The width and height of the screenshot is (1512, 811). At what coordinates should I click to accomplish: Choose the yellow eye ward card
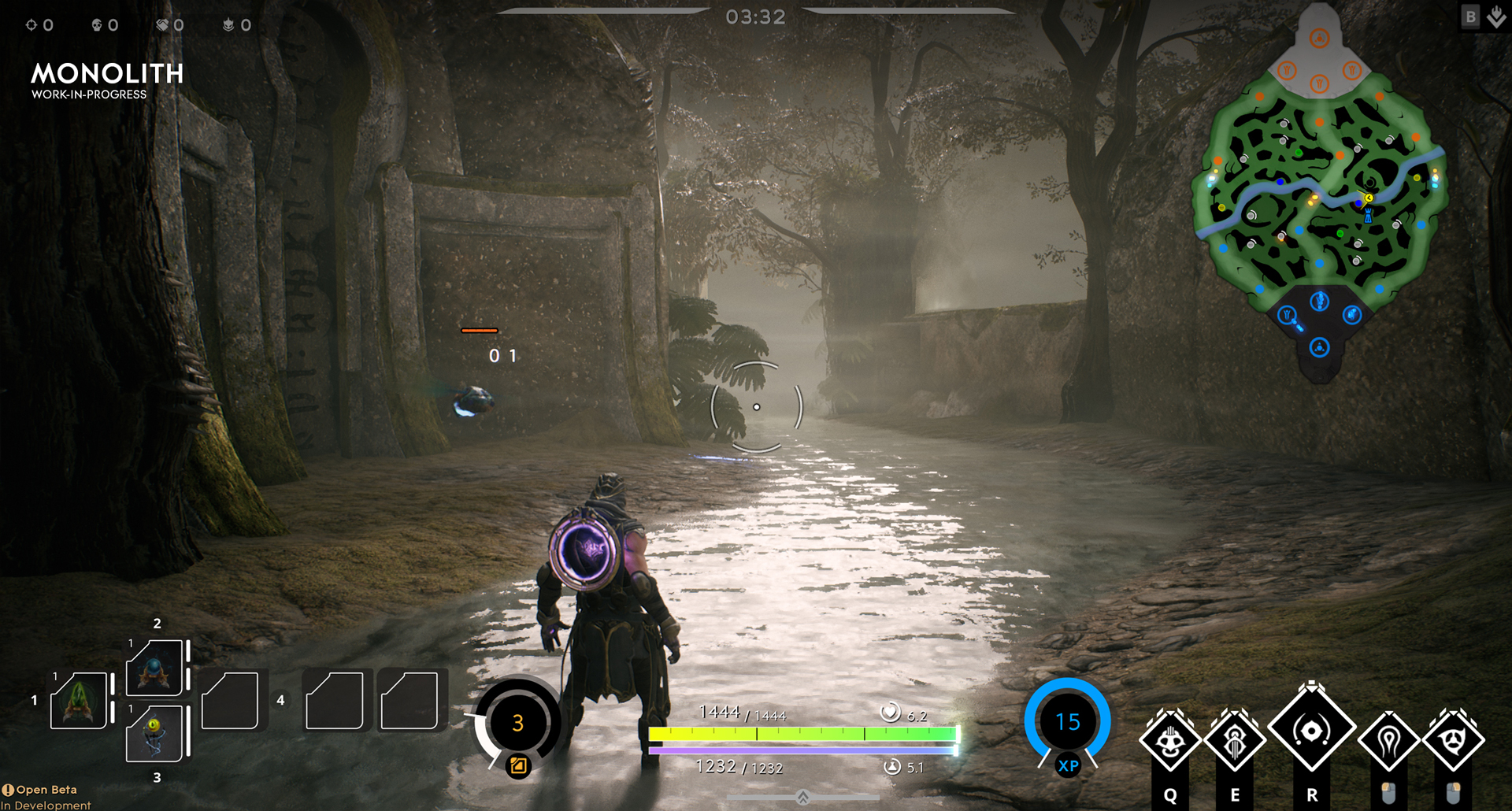[x=155, y=733]
